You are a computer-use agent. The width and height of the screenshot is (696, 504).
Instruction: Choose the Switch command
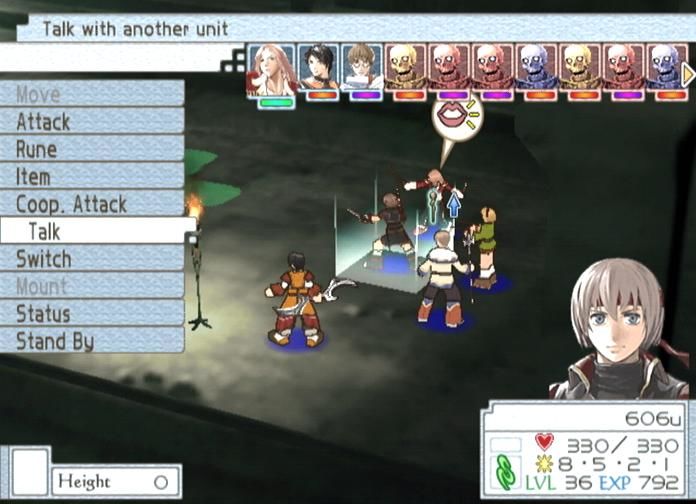pos(90,259)
